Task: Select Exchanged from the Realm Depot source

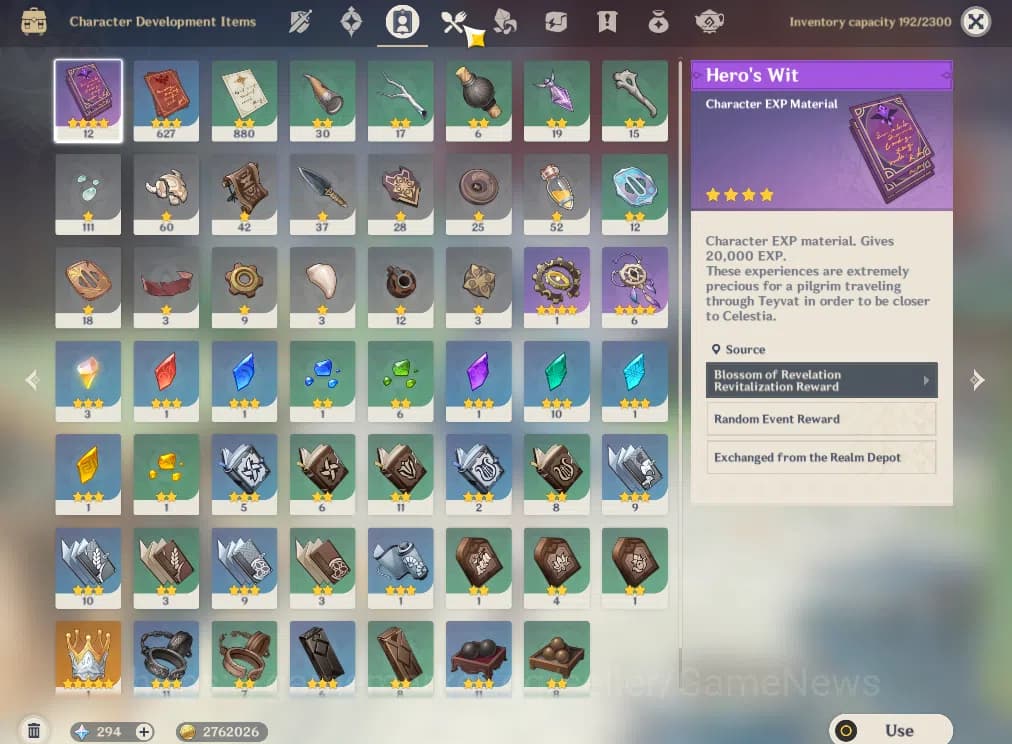Action: pos(821,457)
